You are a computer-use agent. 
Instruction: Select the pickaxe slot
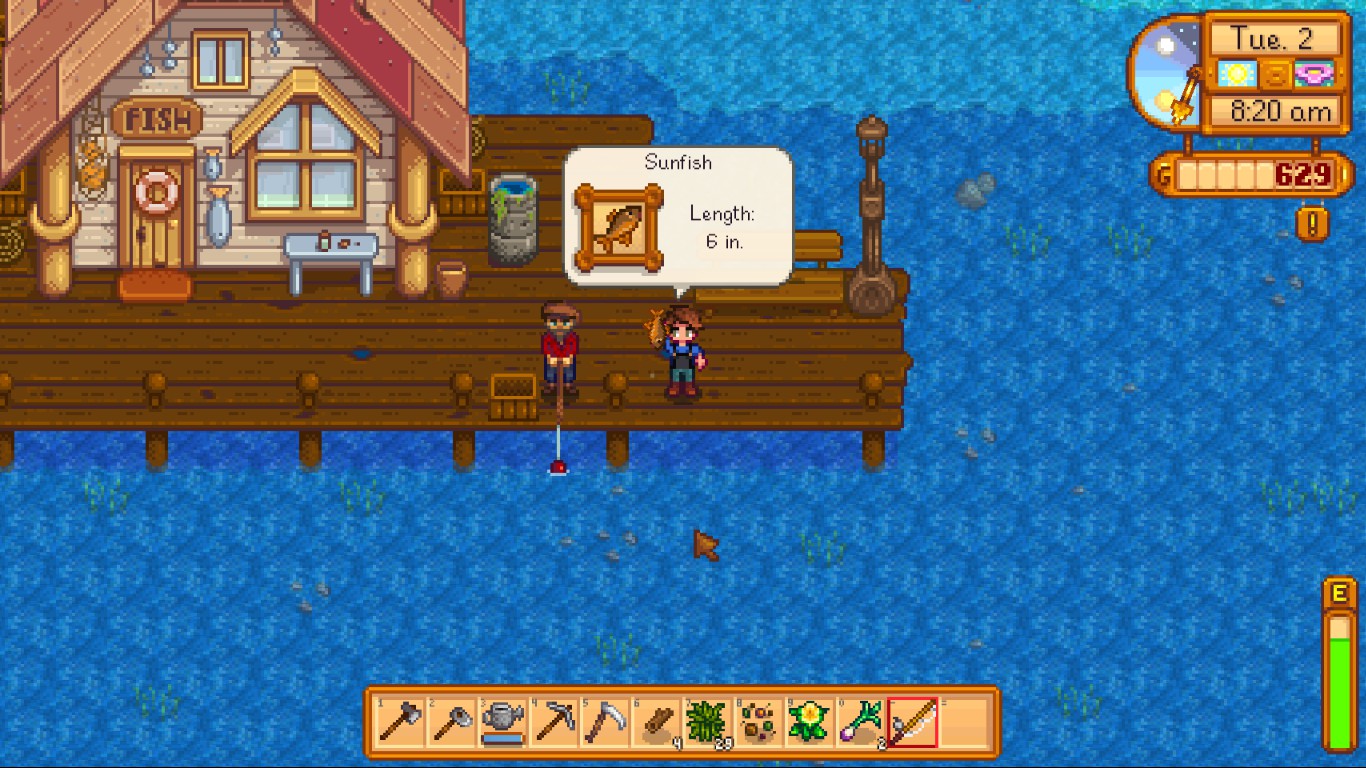click(554, 722)
